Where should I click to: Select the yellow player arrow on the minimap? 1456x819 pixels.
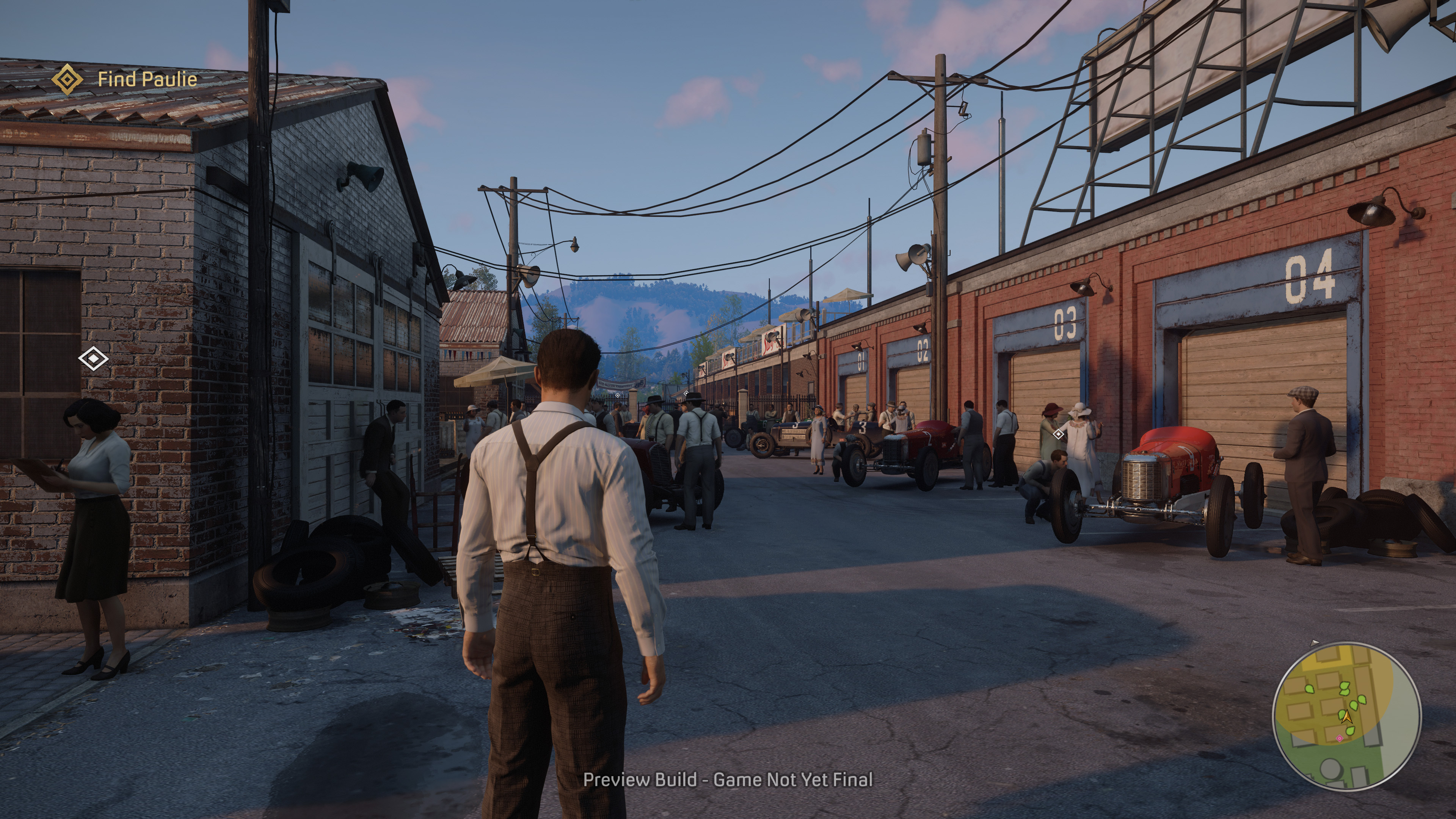tap(1346, 717)
